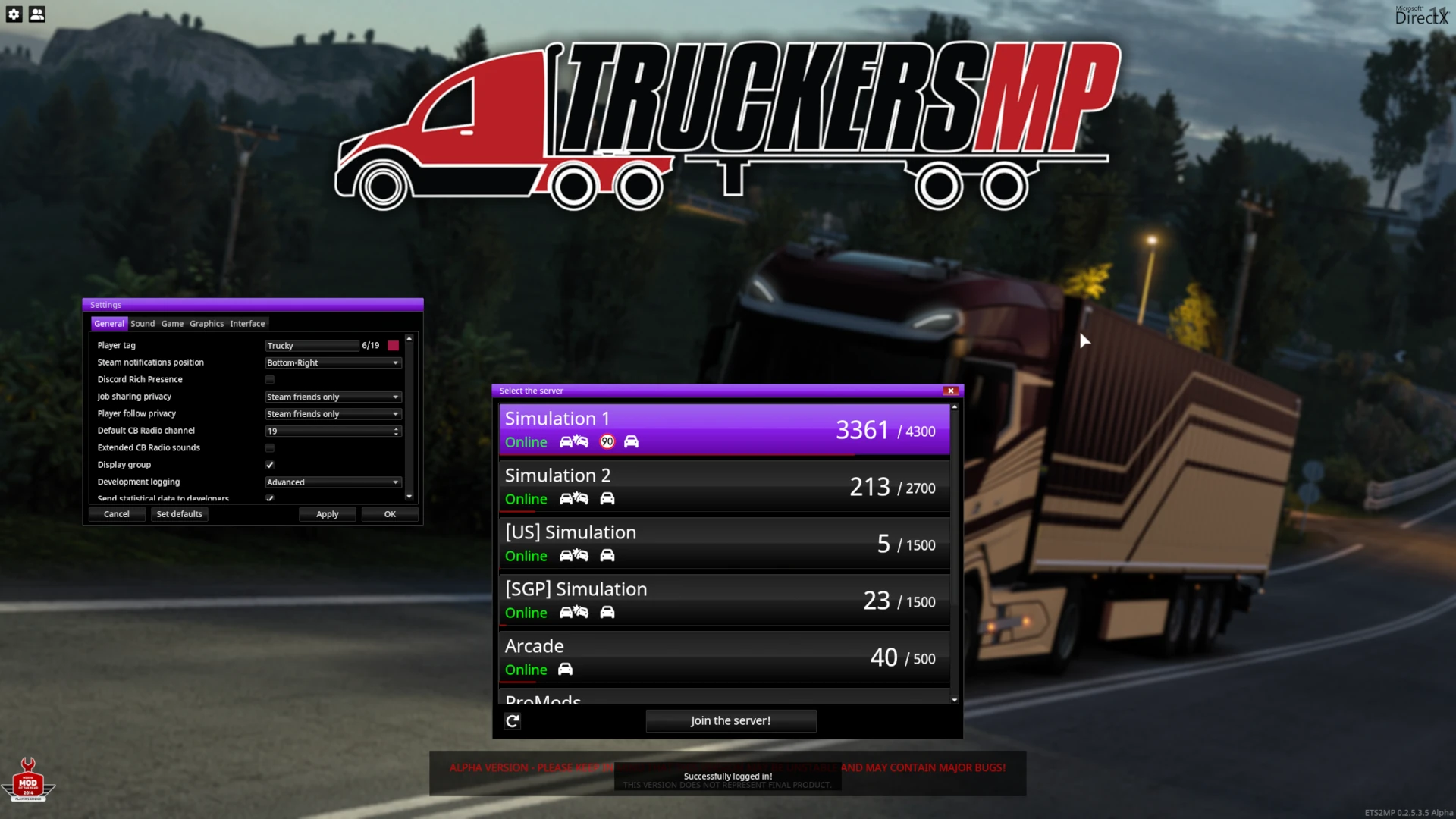The width and height of the screenshot is (1456, 819).
Task: Switch to the Sound settings tab
Action: point(143,324)
